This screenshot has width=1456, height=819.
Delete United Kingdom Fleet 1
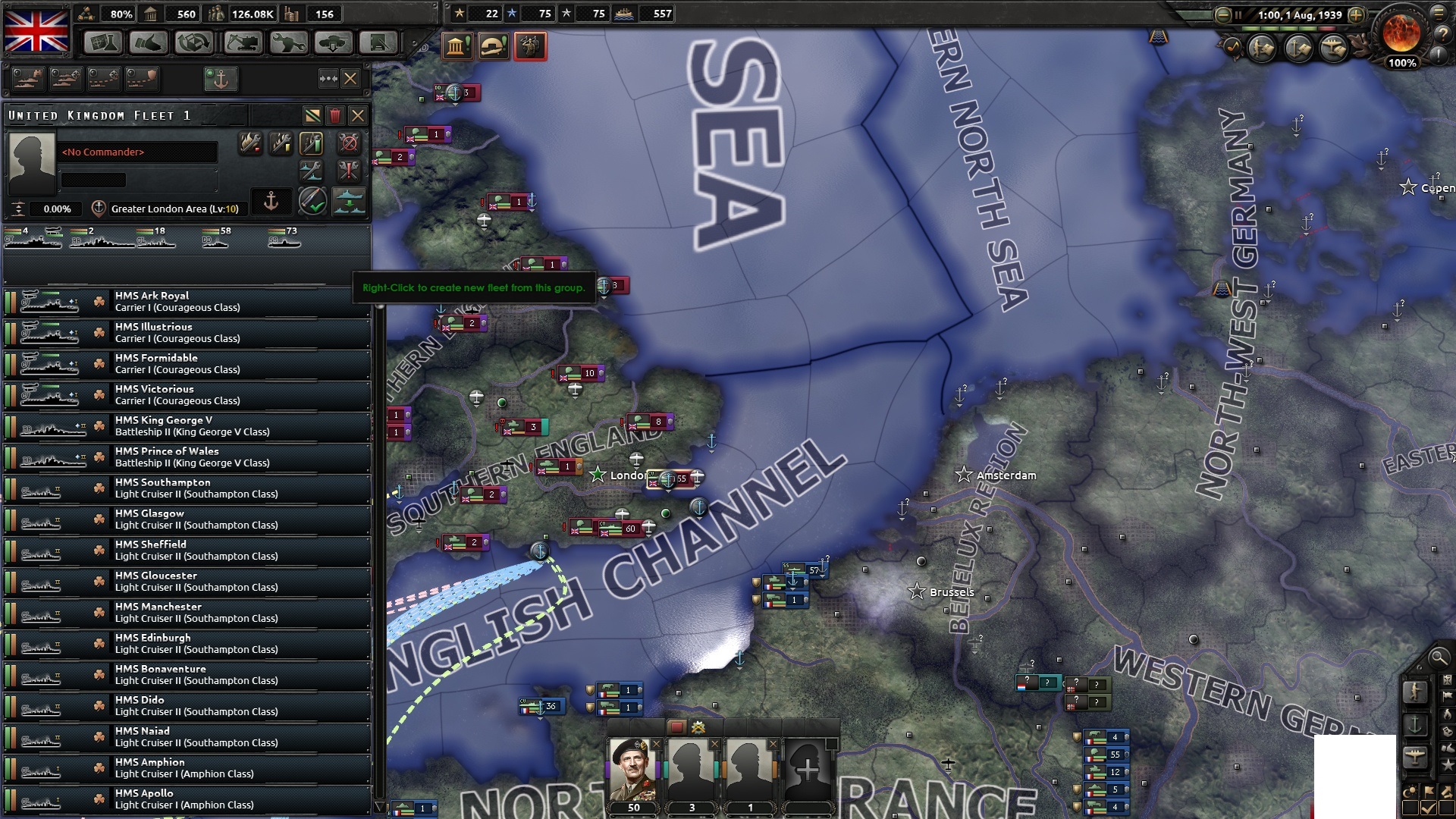pos(335,117)
